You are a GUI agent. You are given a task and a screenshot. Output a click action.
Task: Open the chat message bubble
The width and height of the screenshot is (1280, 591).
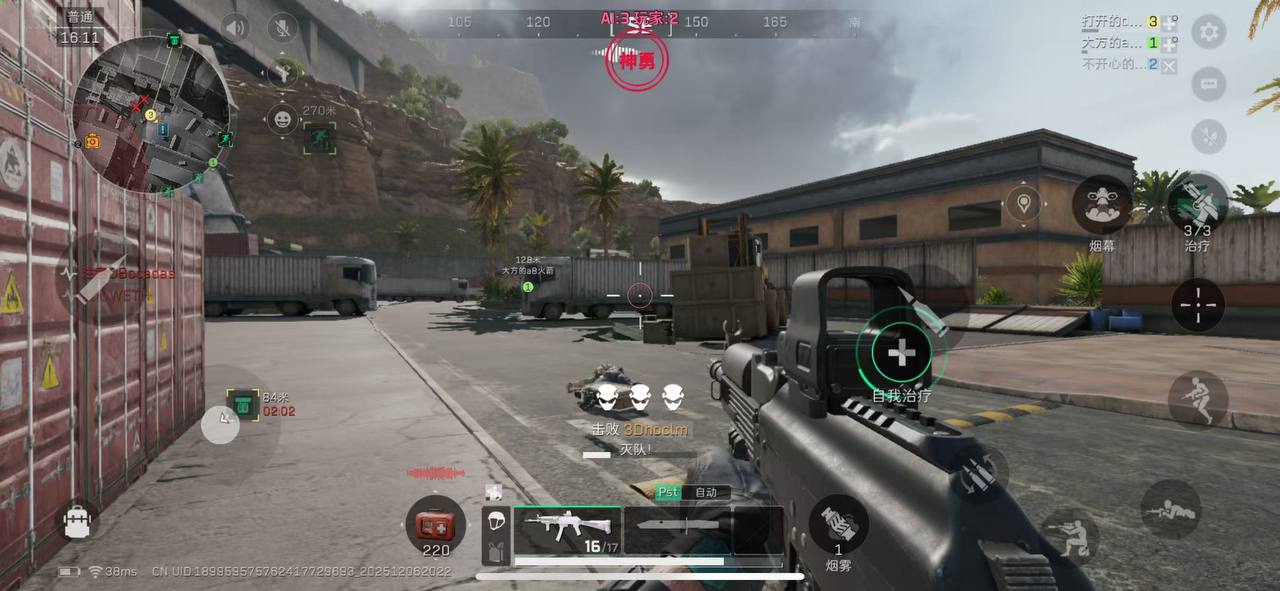[x=1208, y=84]
